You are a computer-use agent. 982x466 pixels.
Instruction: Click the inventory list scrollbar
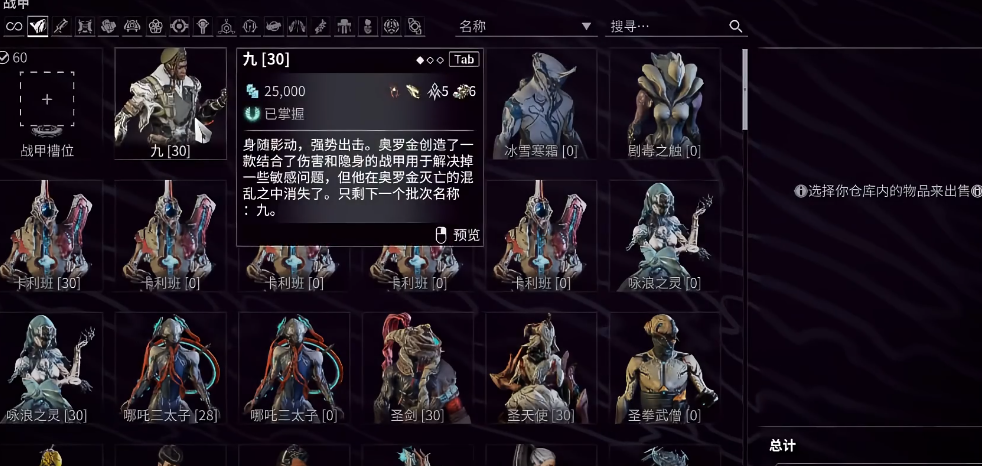tap(745, 90)
